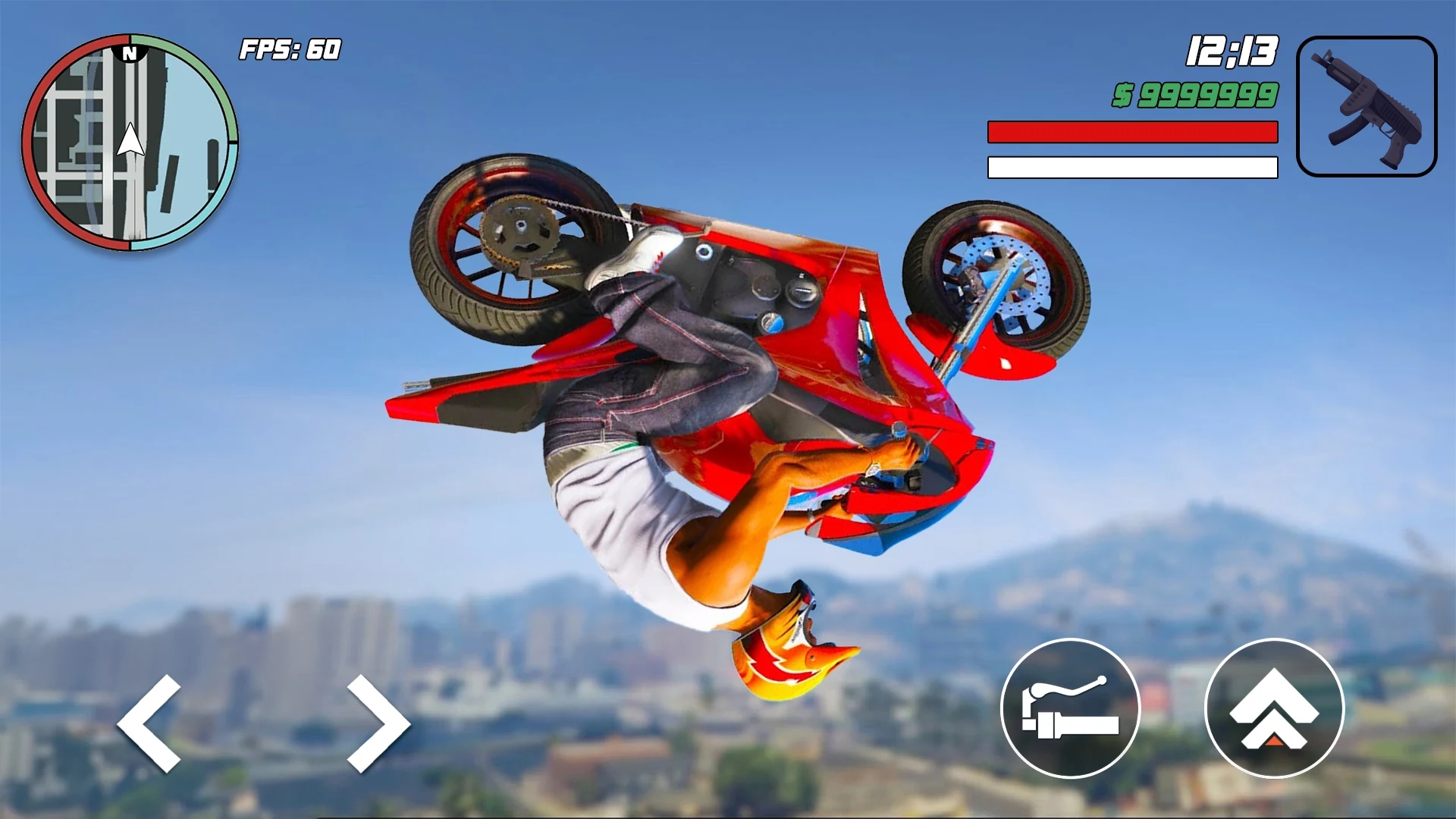Squeeze the brake lever button
Screen dimensions: 1456x819
1070,708
